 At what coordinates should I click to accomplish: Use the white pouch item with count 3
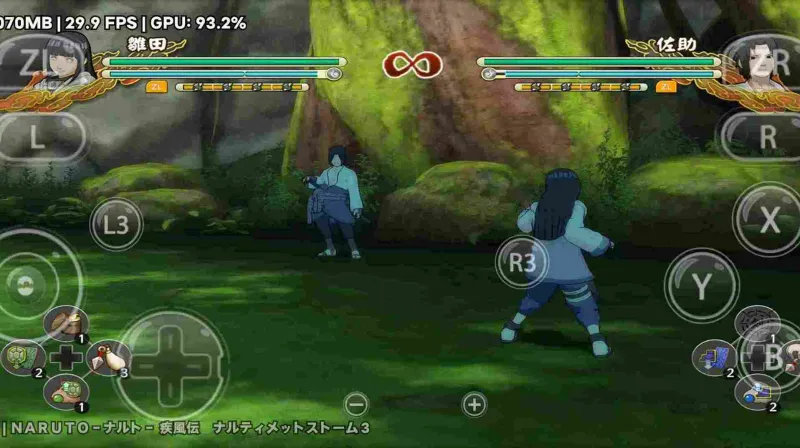tap(110, 357)
